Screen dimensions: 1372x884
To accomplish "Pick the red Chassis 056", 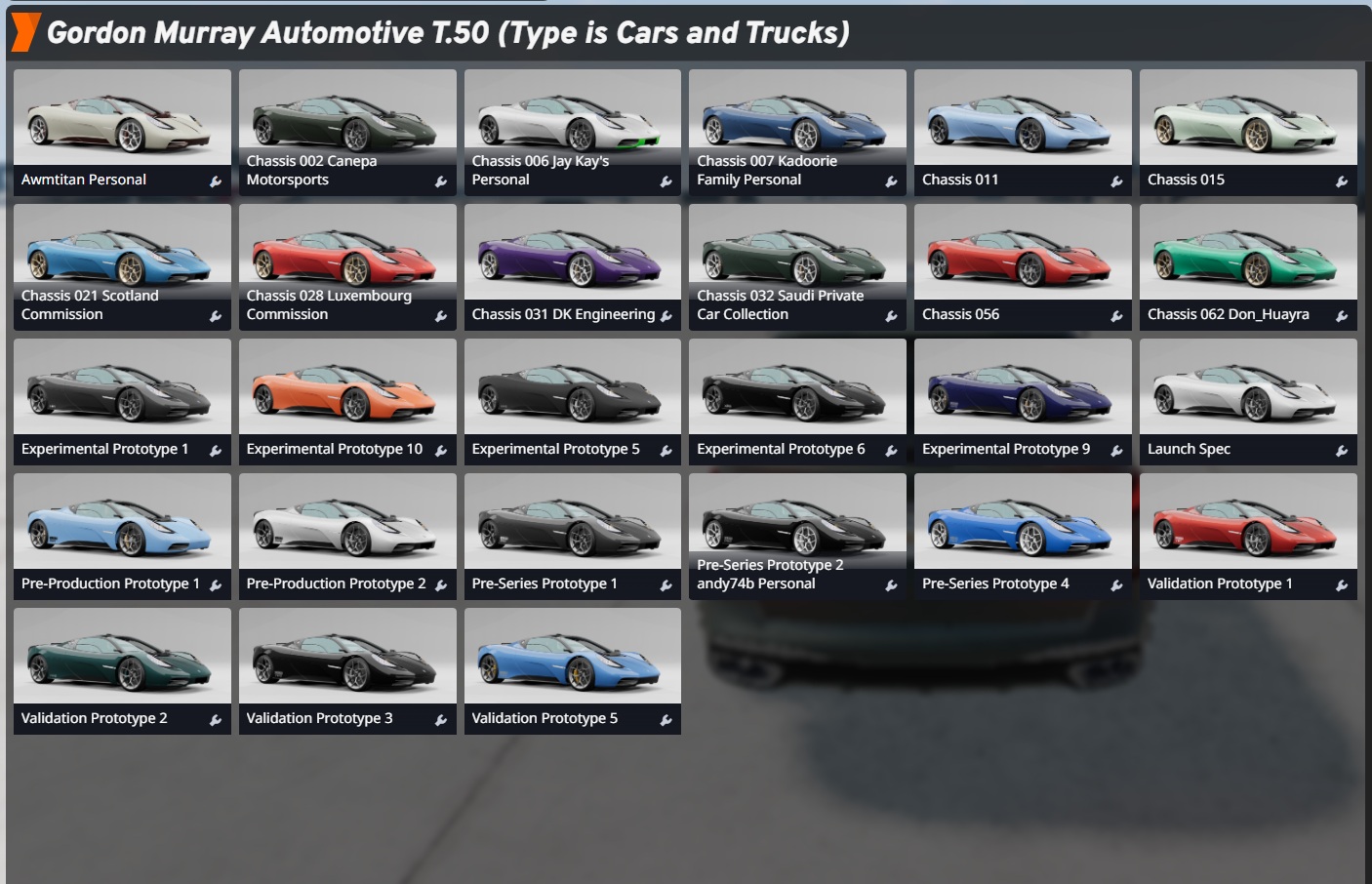I will 1023,266.
